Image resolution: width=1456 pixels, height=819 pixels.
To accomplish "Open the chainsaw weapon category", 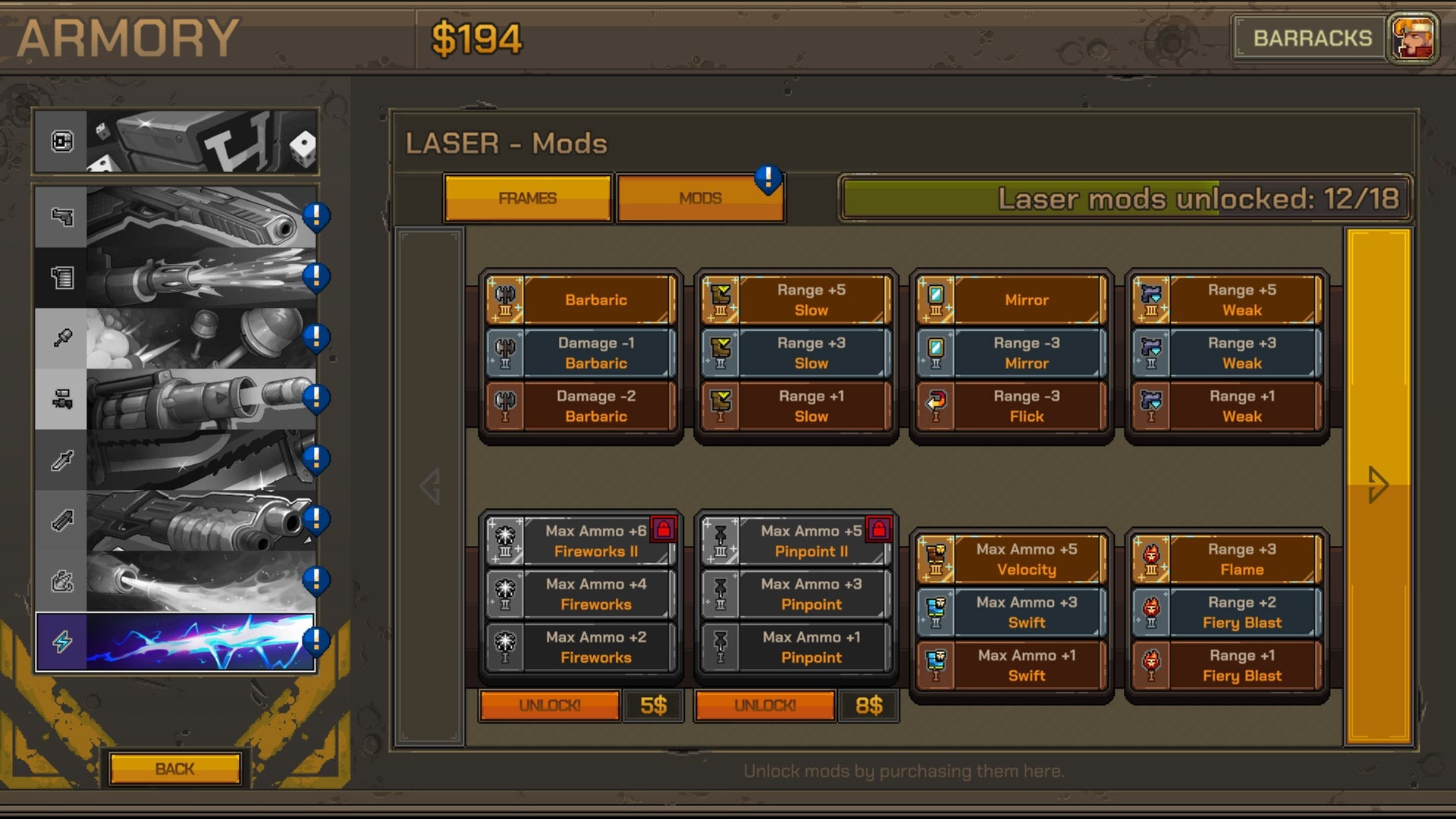I will (175, 460).
